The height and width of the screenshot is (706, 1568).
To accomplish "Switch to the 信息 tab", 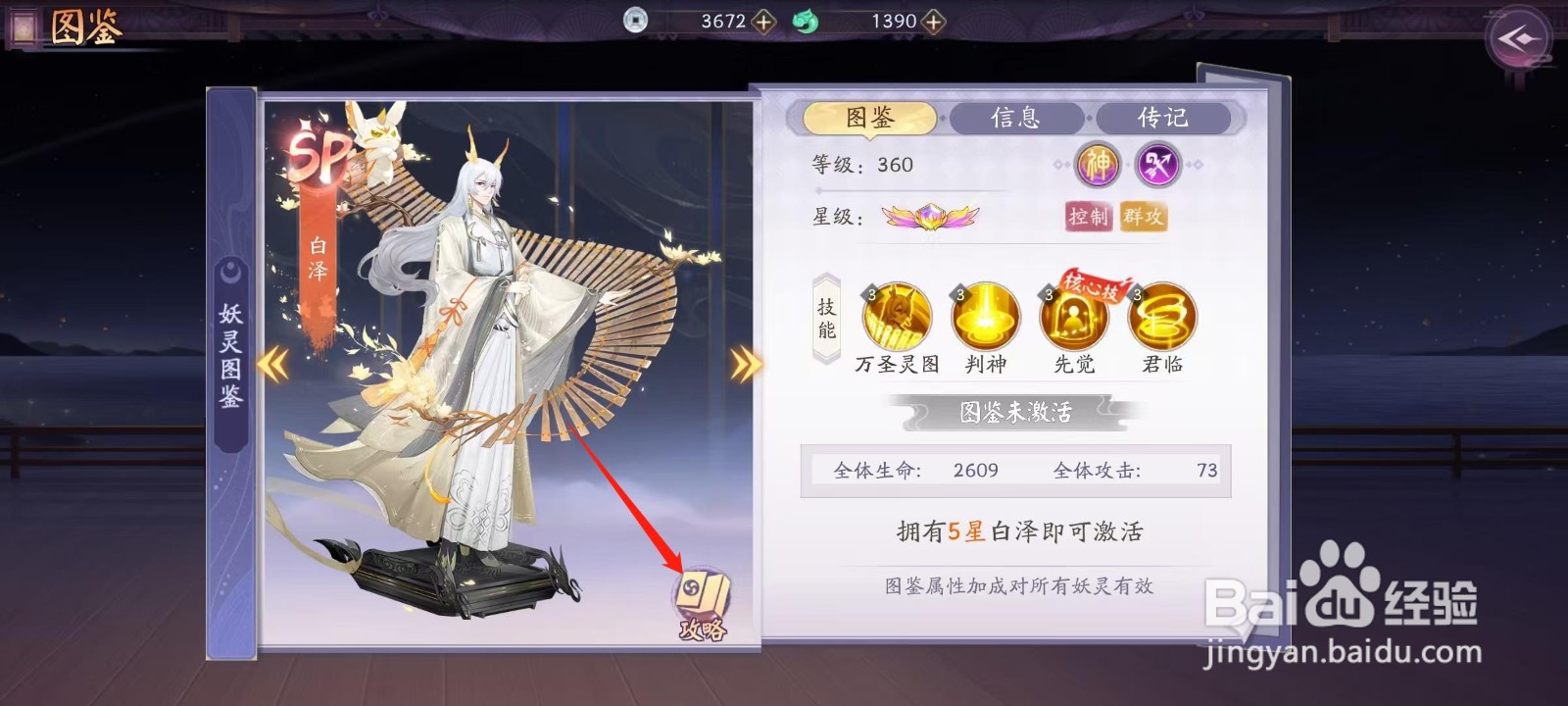I will tap(1016, 118).
